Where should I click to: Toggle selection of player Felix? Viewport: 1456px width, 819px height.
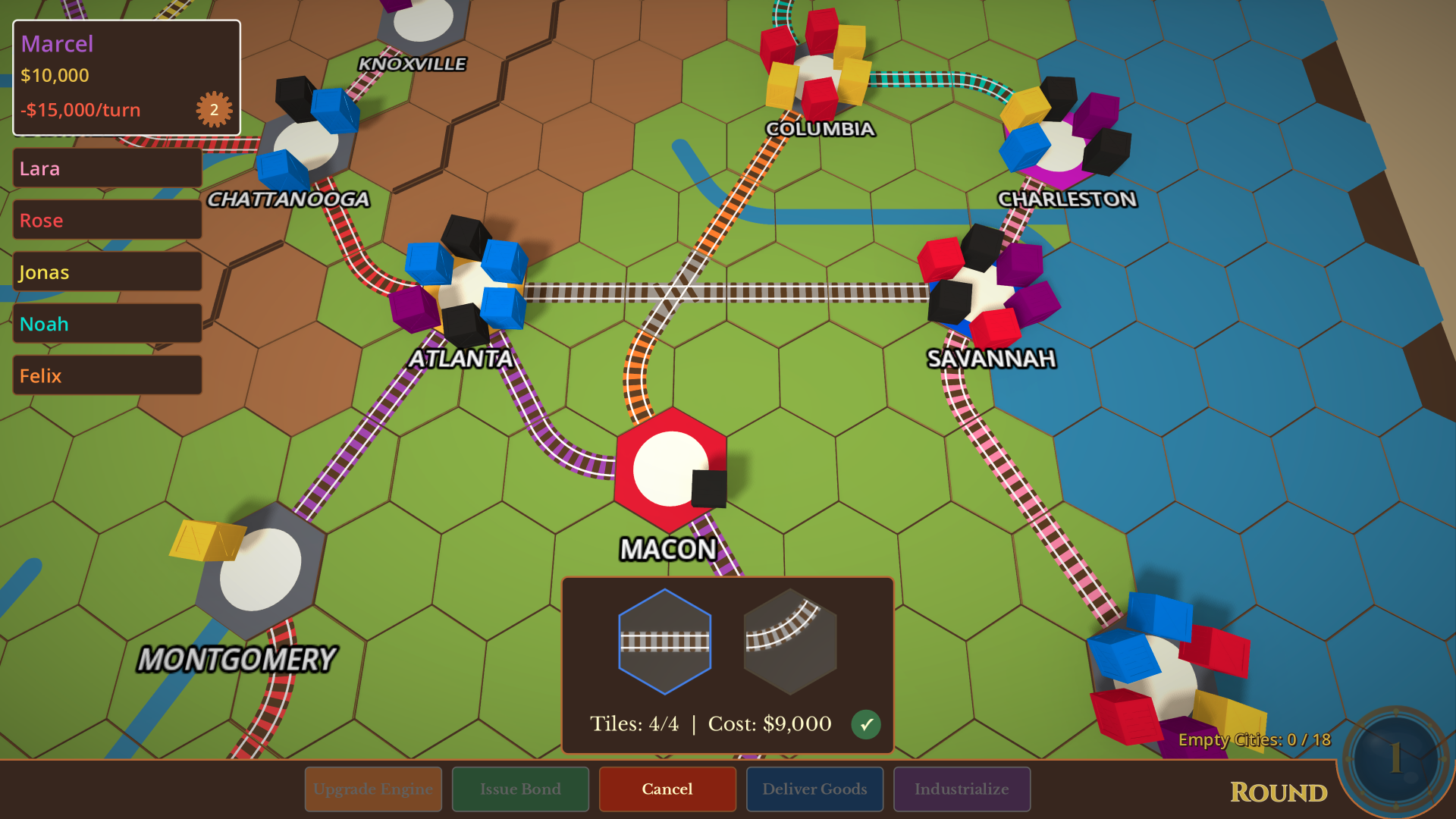[106, 375]
